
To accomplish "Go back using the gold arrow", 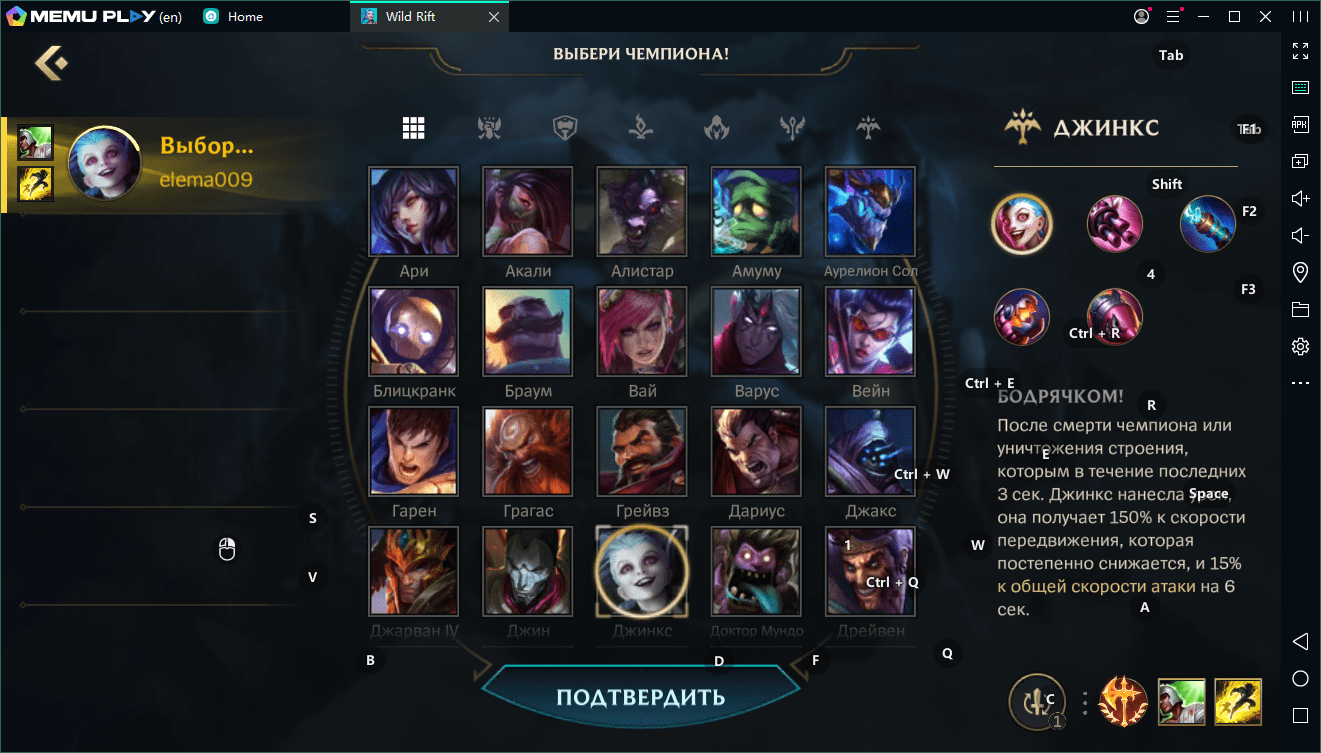I will (51, 63).
